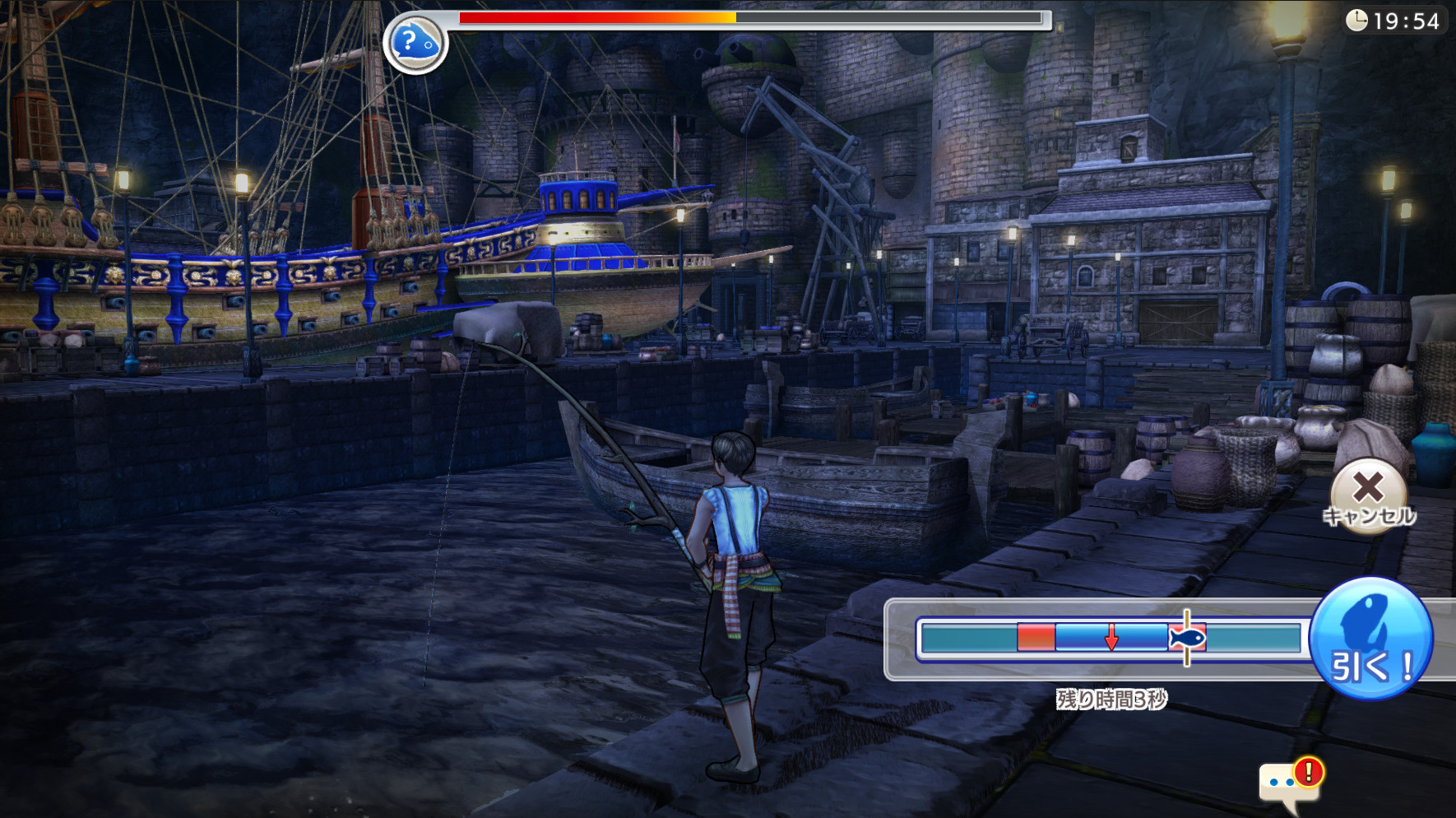Viewport: 1456px width, 818px height.
Task: Open the chat bubble with alert badge
Action: [x=1287, y=784]
